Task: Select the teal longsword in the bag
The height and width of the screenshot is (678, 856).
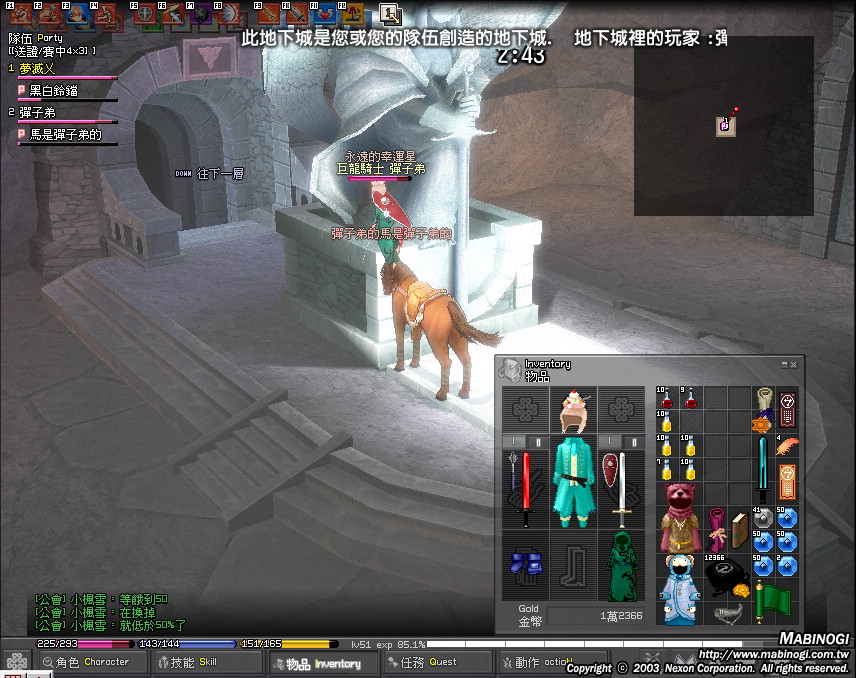Action: pyautogui.click(x=764, y=468)
